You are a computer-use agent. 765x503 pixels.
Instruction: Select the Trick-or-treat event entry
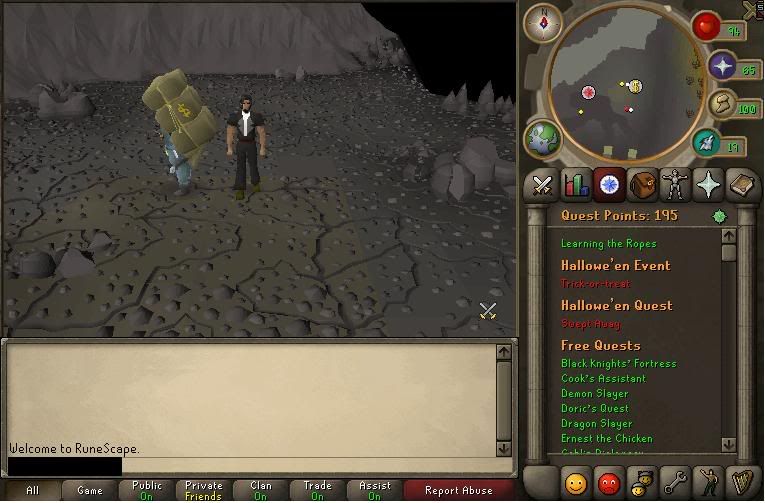pyautogui.click(x=595, y=284)
